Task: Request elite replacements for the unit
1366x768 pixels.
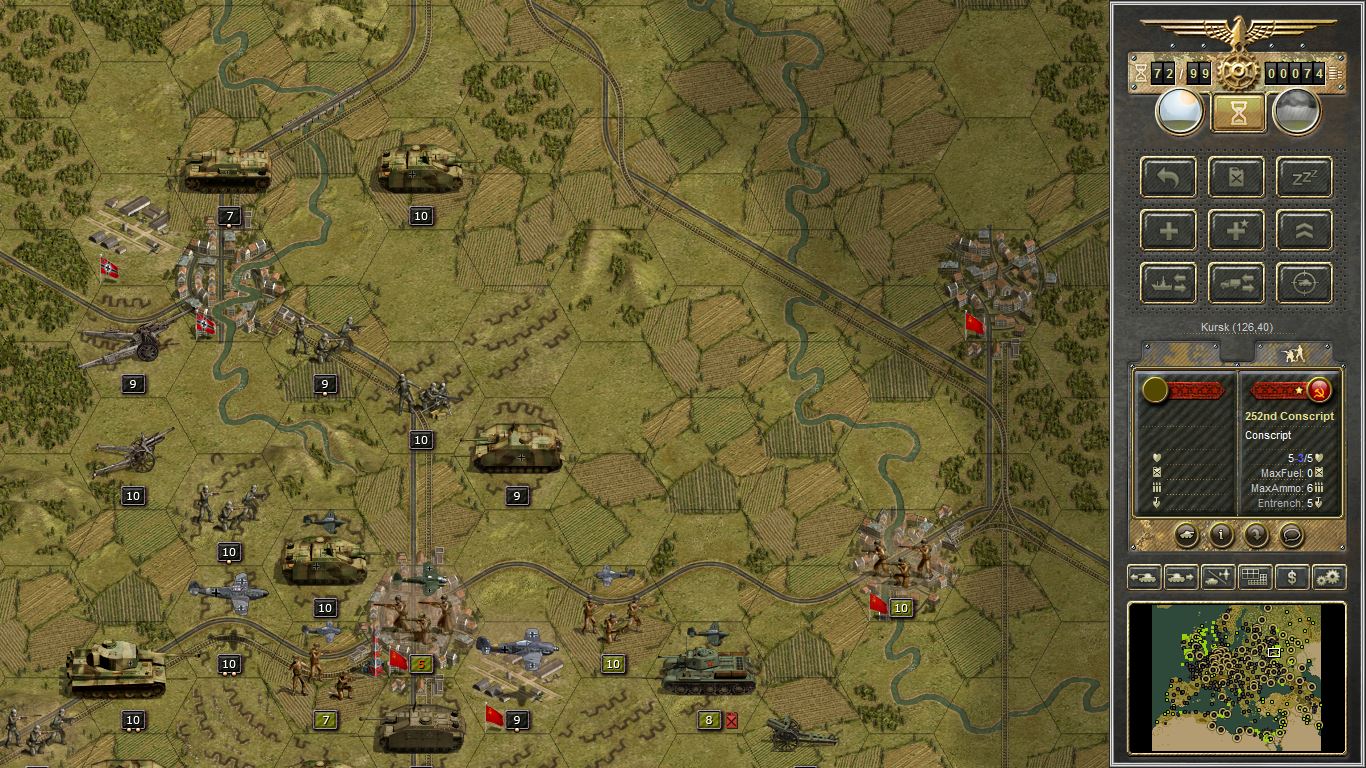Action: pos(1236,230)
